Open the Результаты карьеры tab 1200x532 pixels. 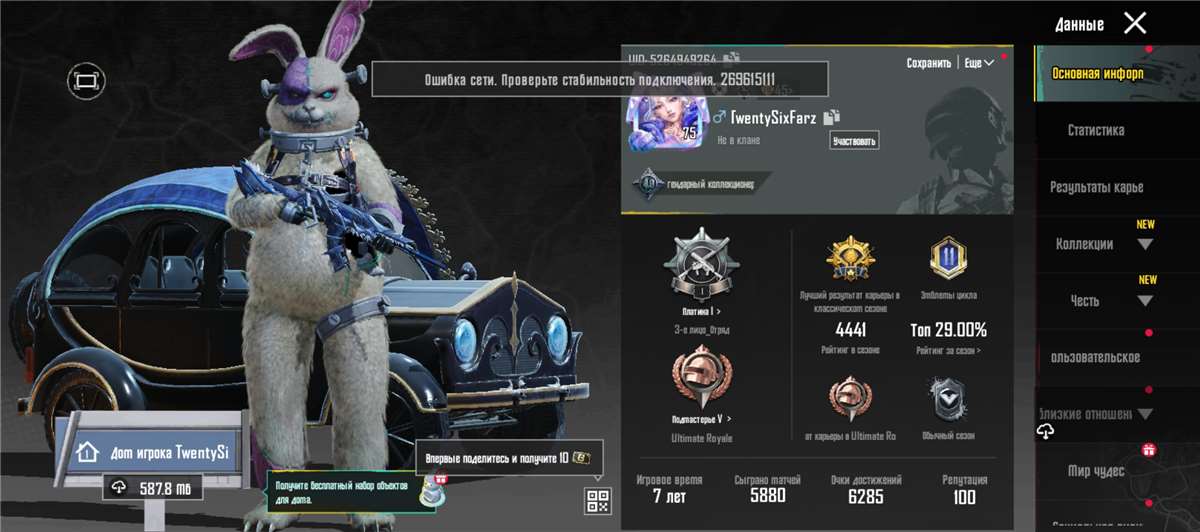(x=1096, y=187)
